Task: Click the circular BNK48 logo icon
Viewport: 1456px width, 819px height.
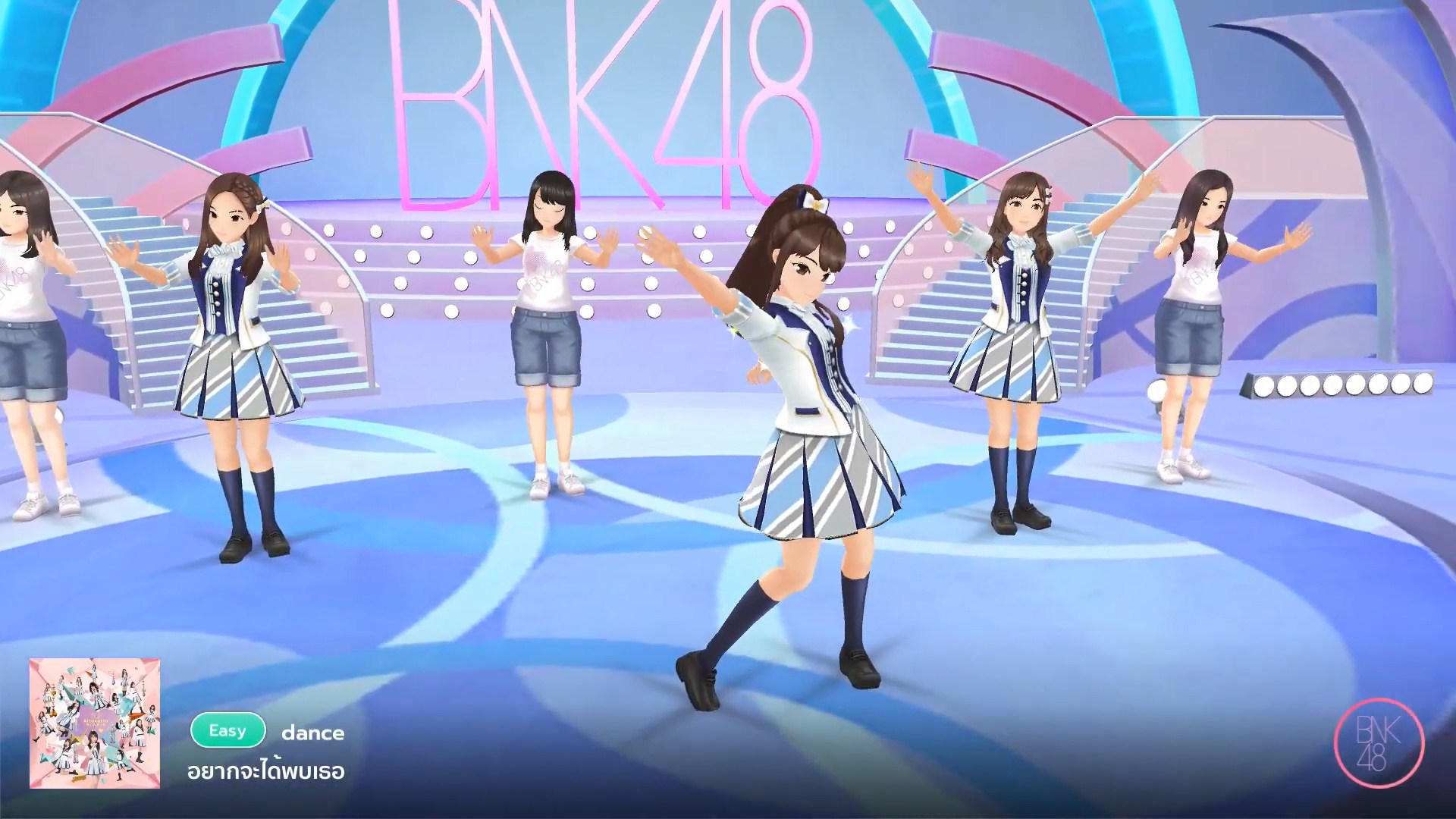Action: (1379, 743)
